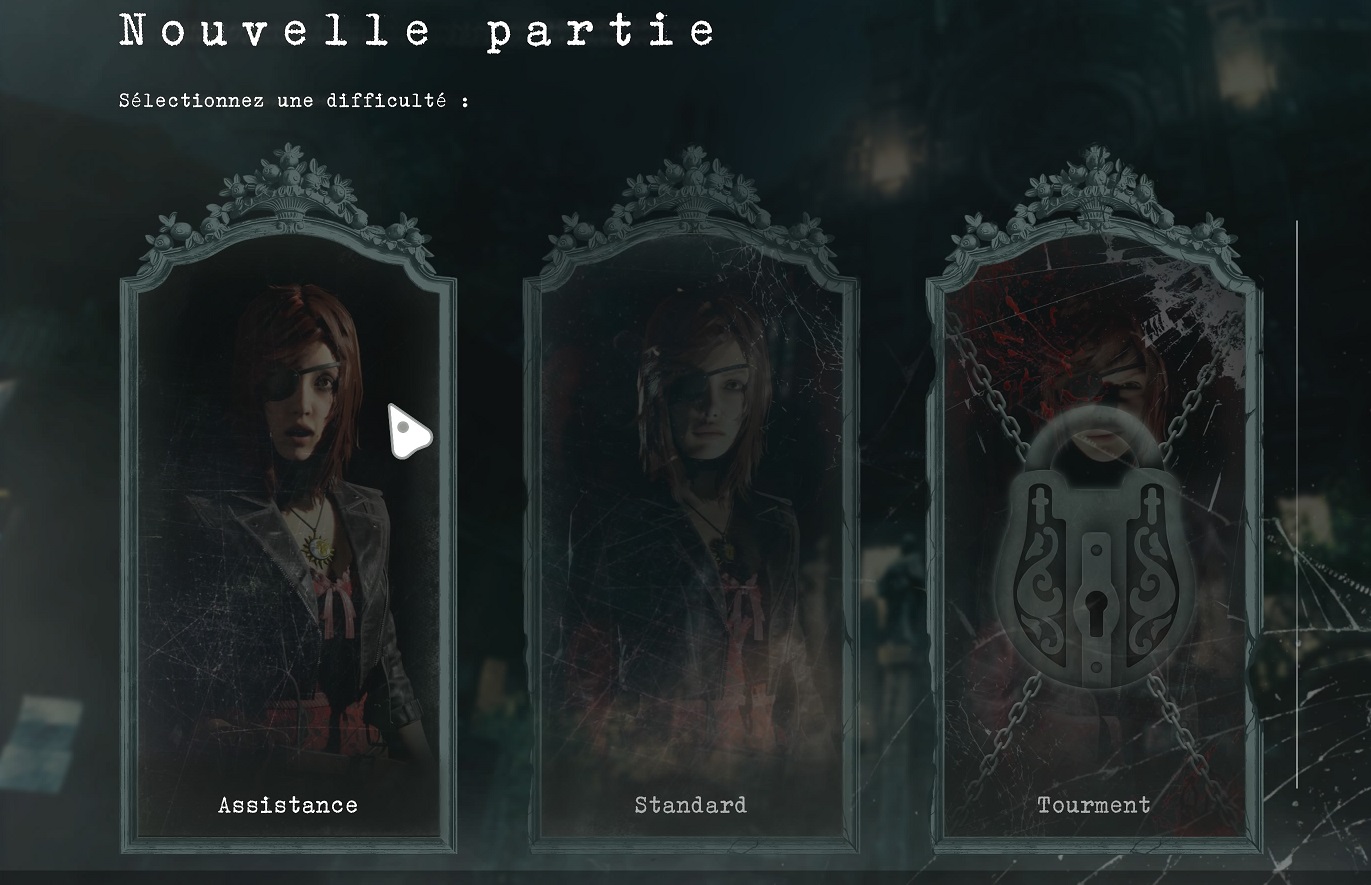Click the Sélectionnez une difficulté prompt
Image resolution: width=1371 pixels, height=885 pixels.
[x=293, y=99]
